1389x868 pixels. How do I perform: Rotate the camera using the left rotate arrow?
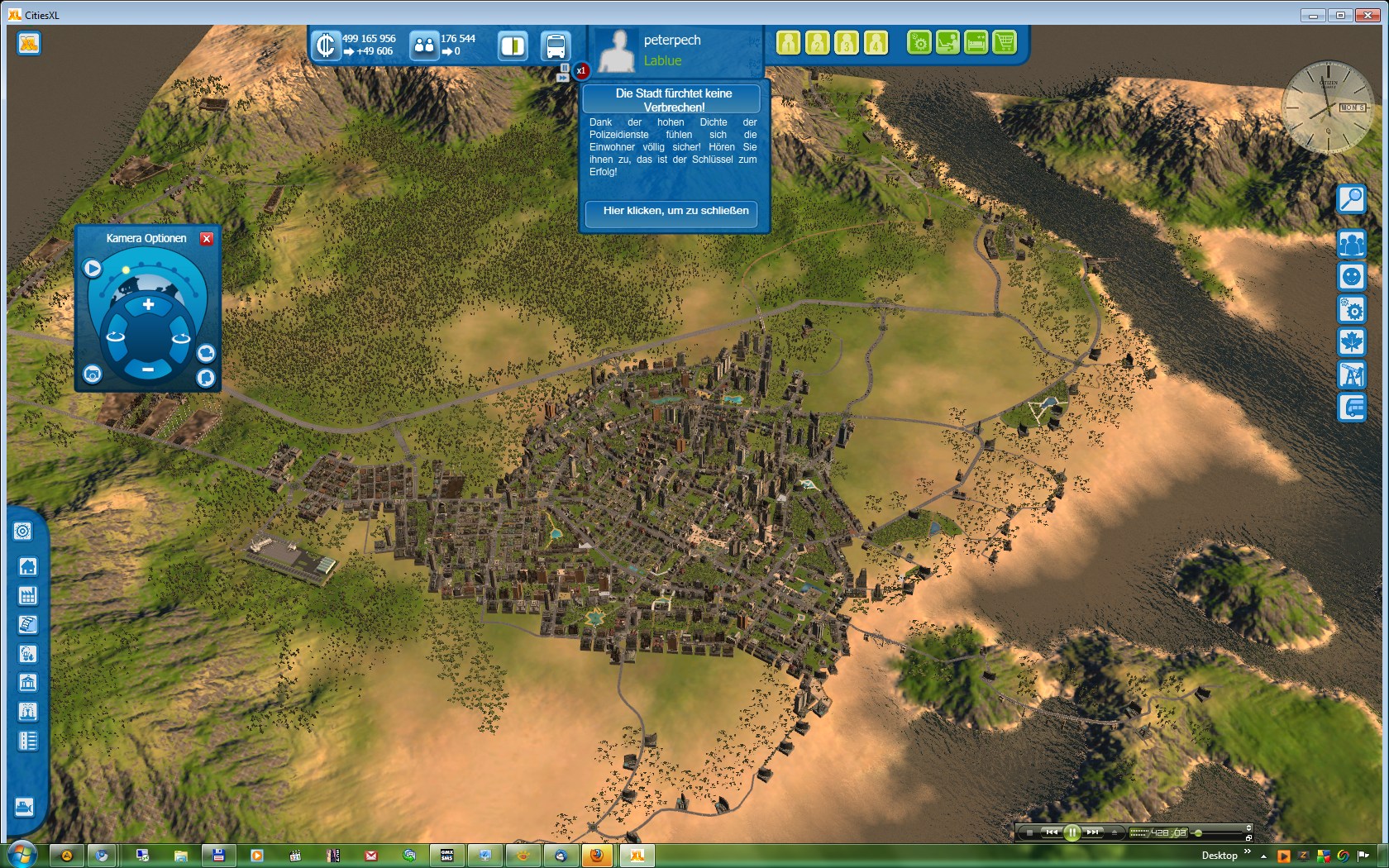tap(115, 336)
